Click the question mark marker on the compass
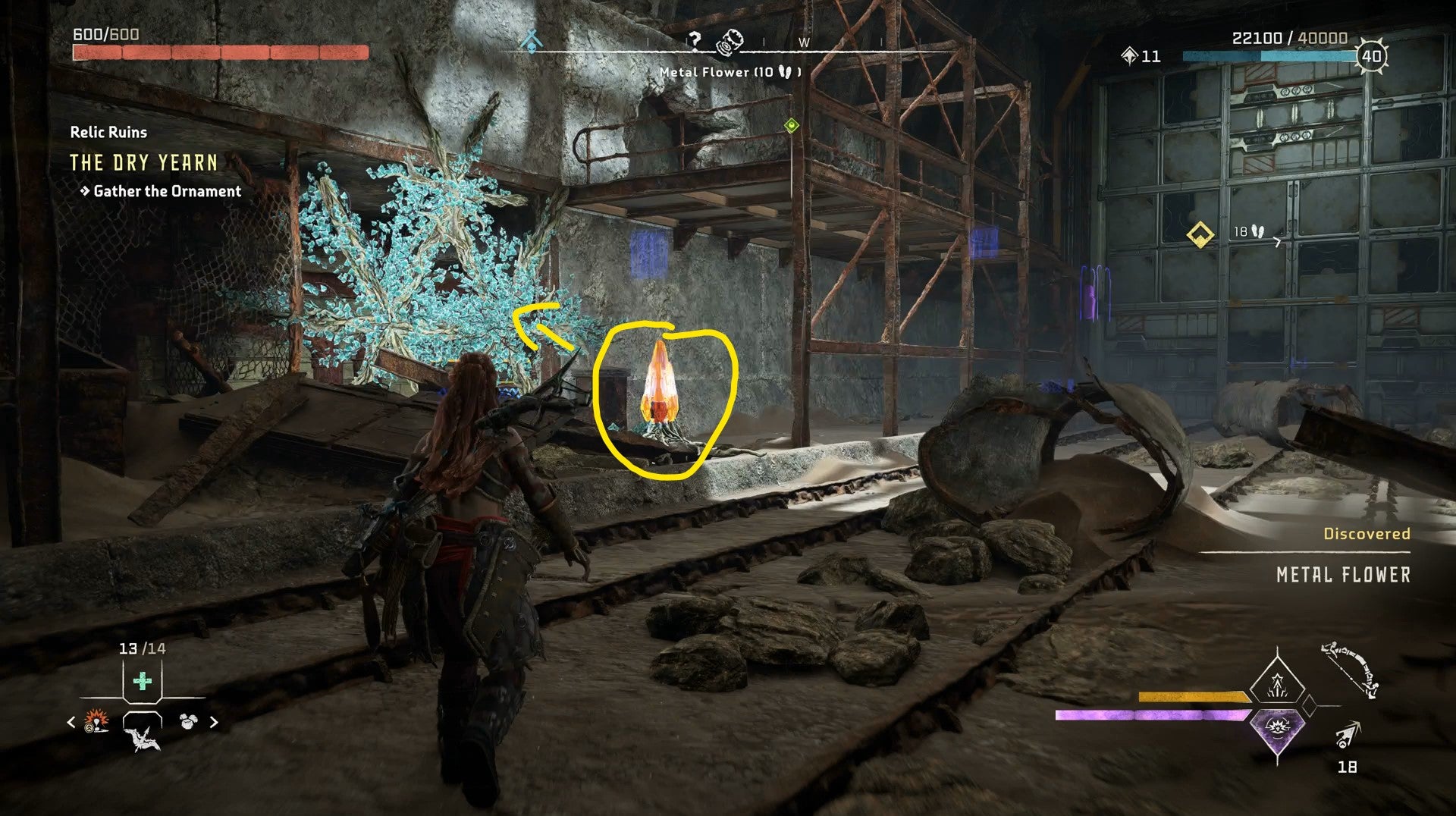Image resolution: width=1456 pixels, height=816 pixels. point(694,39)
